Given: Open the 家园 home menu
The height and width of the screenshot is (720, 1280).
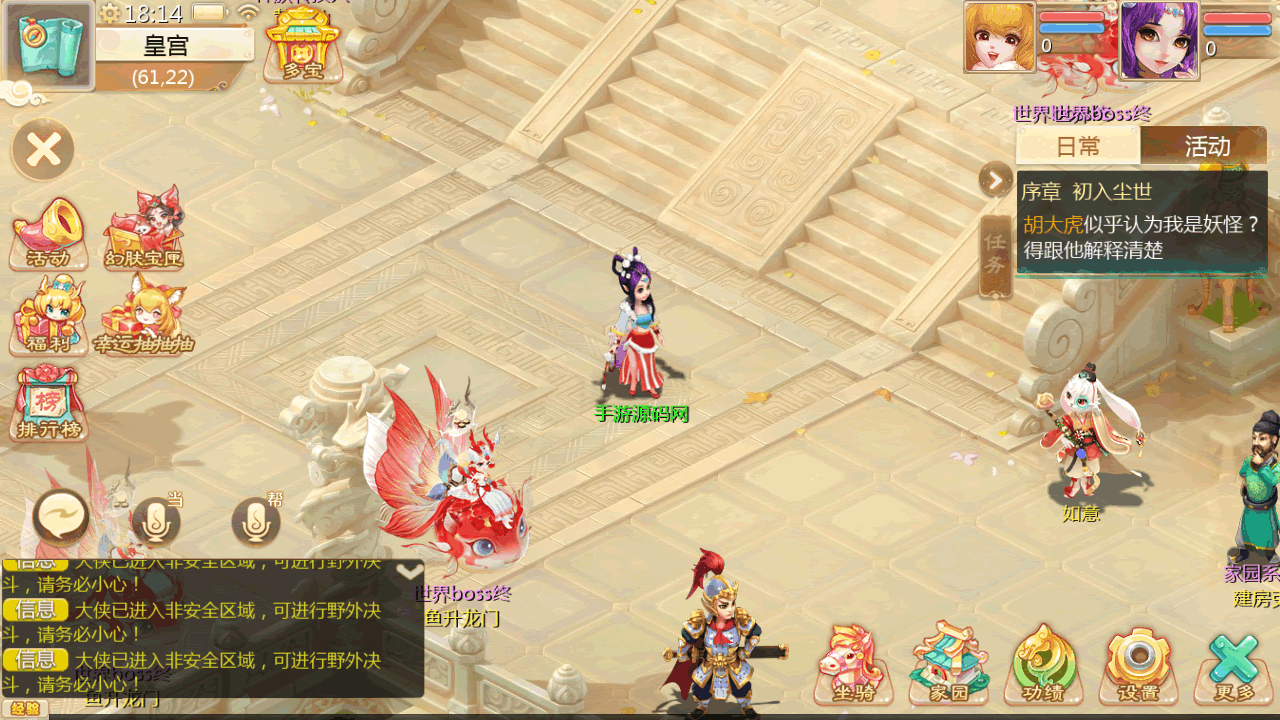Looking at the screenshot, I should click(x=949, y=663).
